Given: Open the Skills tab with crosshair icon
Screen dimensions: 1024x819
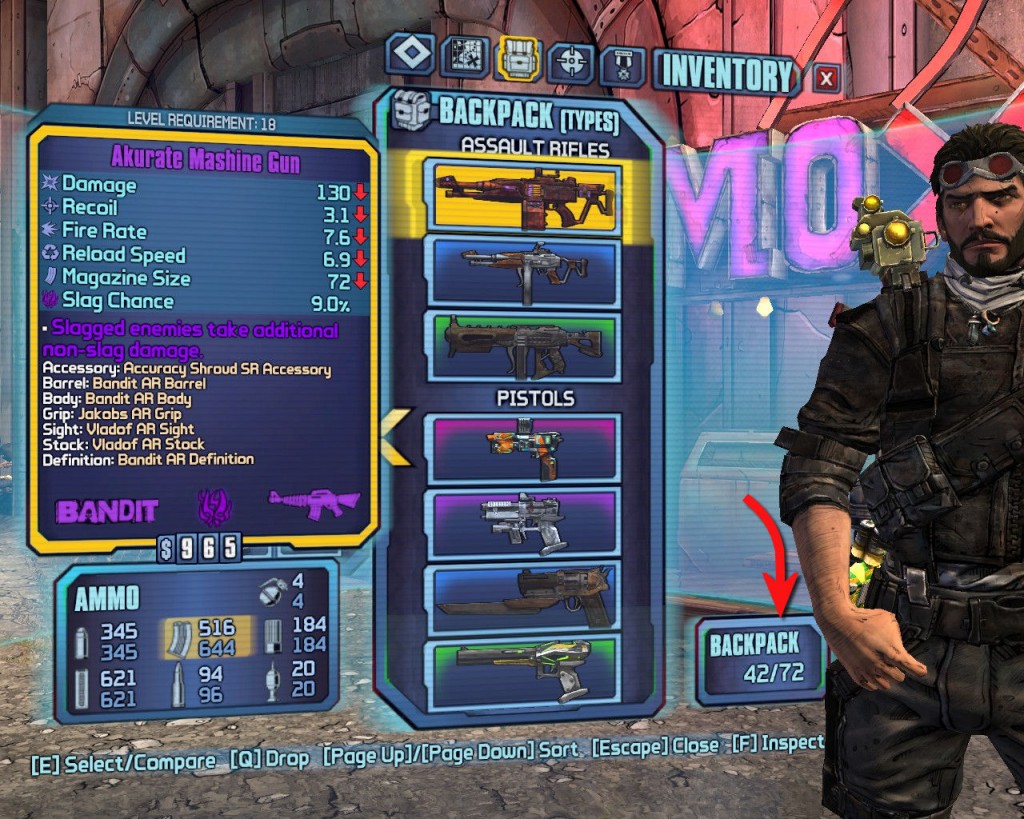Looking at the screenshot, I should [573, 62].
